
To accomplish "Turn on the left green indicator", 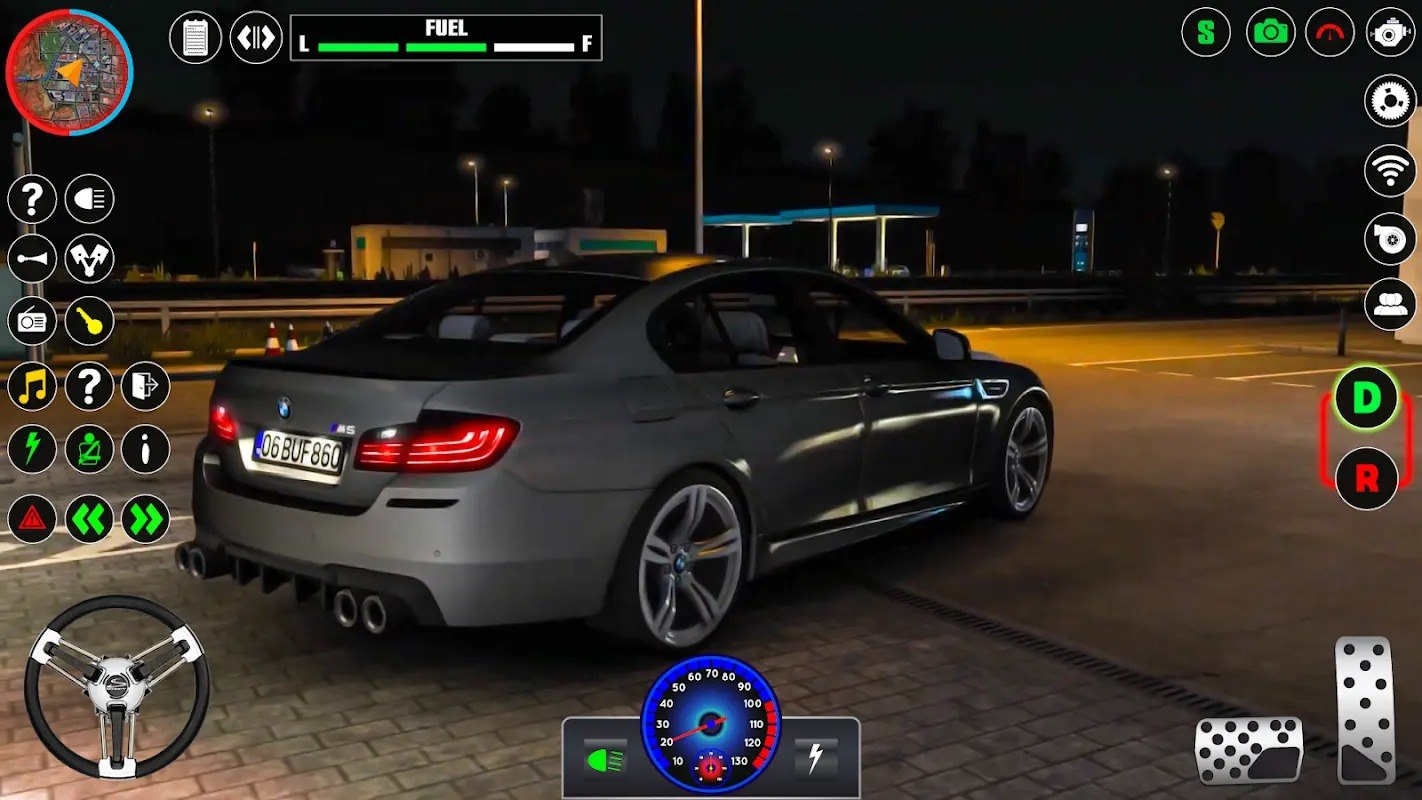I will pyautogui.click(x=90, y=519).
